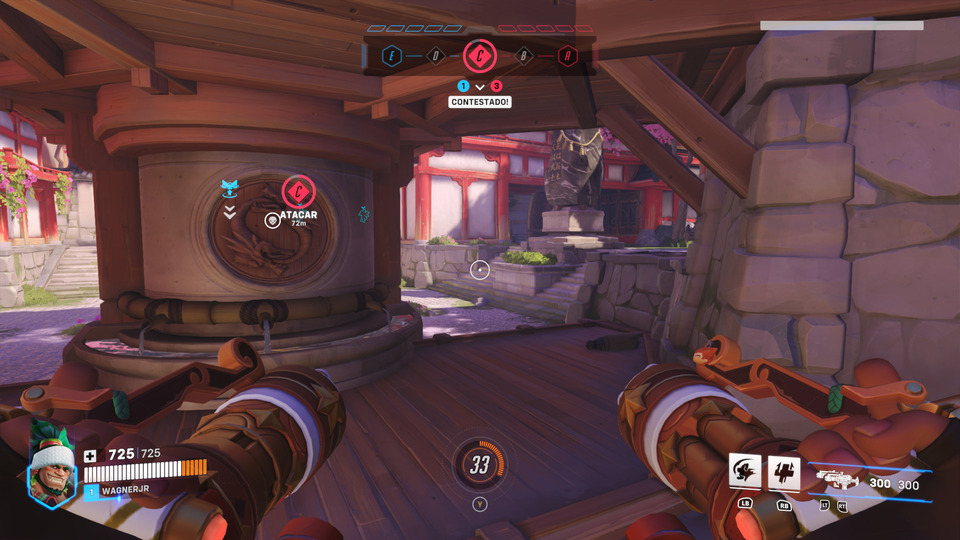Activate the Cardiac Overdrive cross ability icon
This screenshot has height=540, width=960.
tap(783, 471)
